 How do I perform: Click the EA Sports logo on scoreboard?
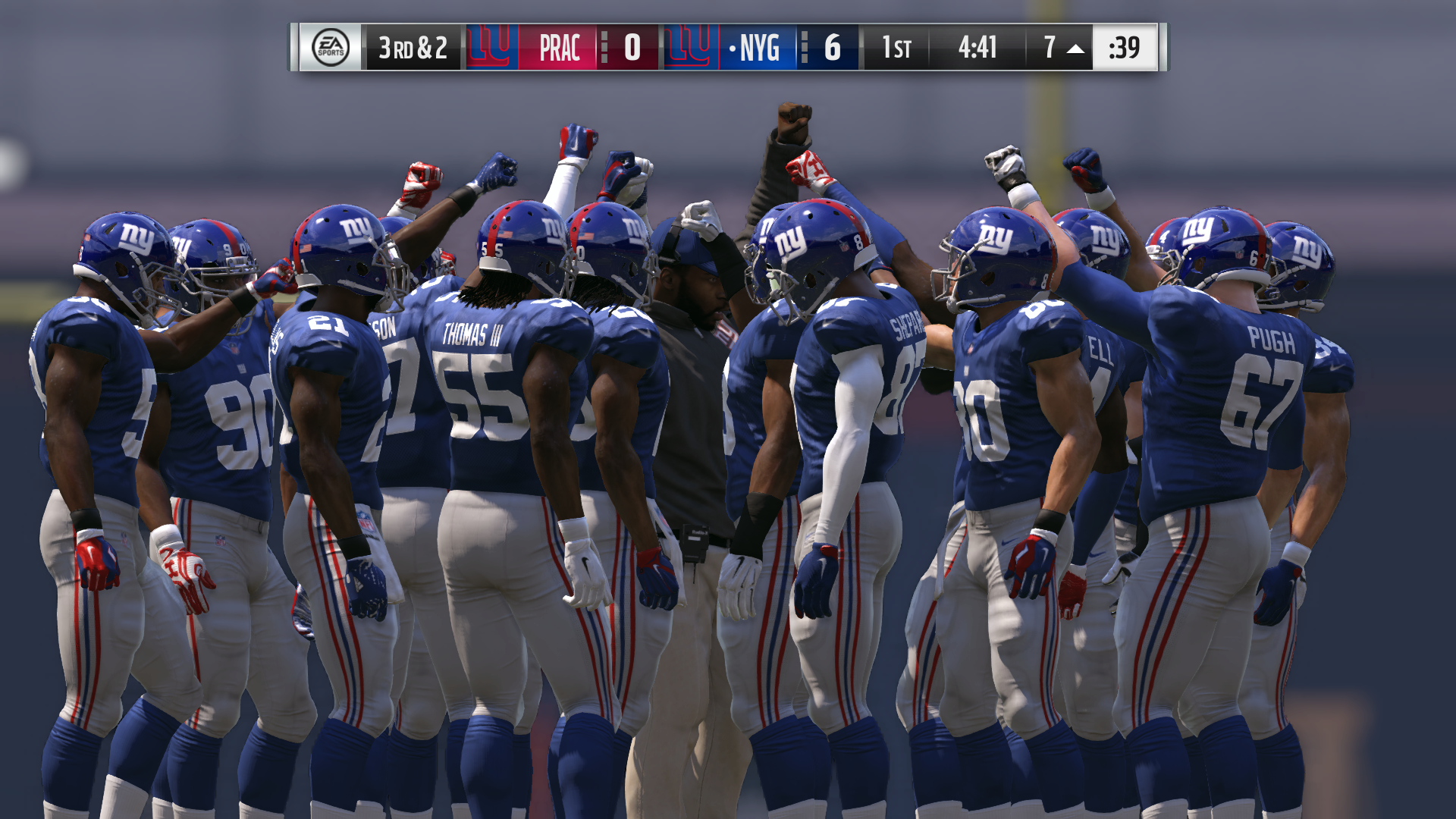[331, 48]
